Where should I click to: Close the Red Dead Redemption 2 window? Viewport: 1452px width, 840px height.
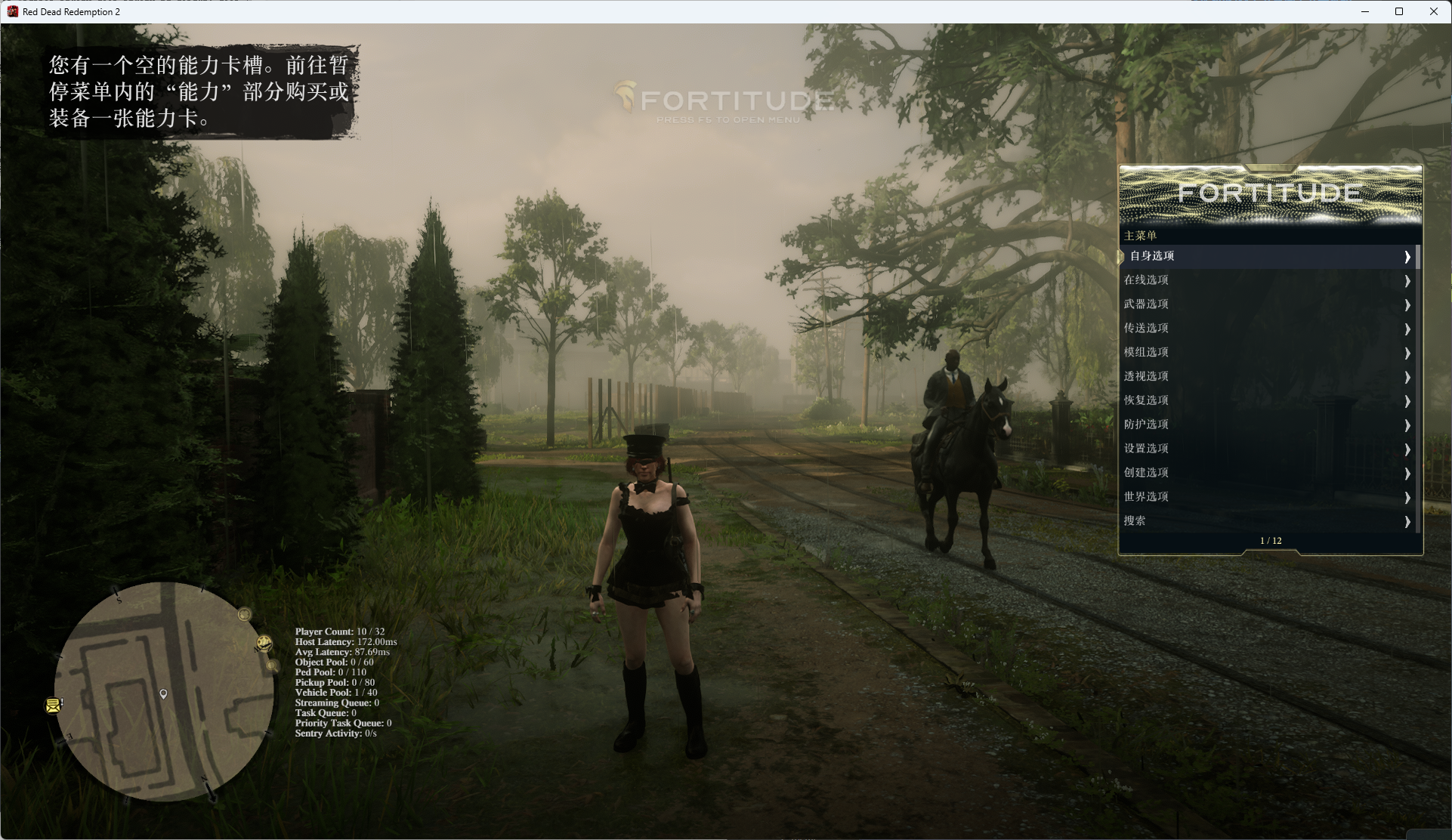1433,11
